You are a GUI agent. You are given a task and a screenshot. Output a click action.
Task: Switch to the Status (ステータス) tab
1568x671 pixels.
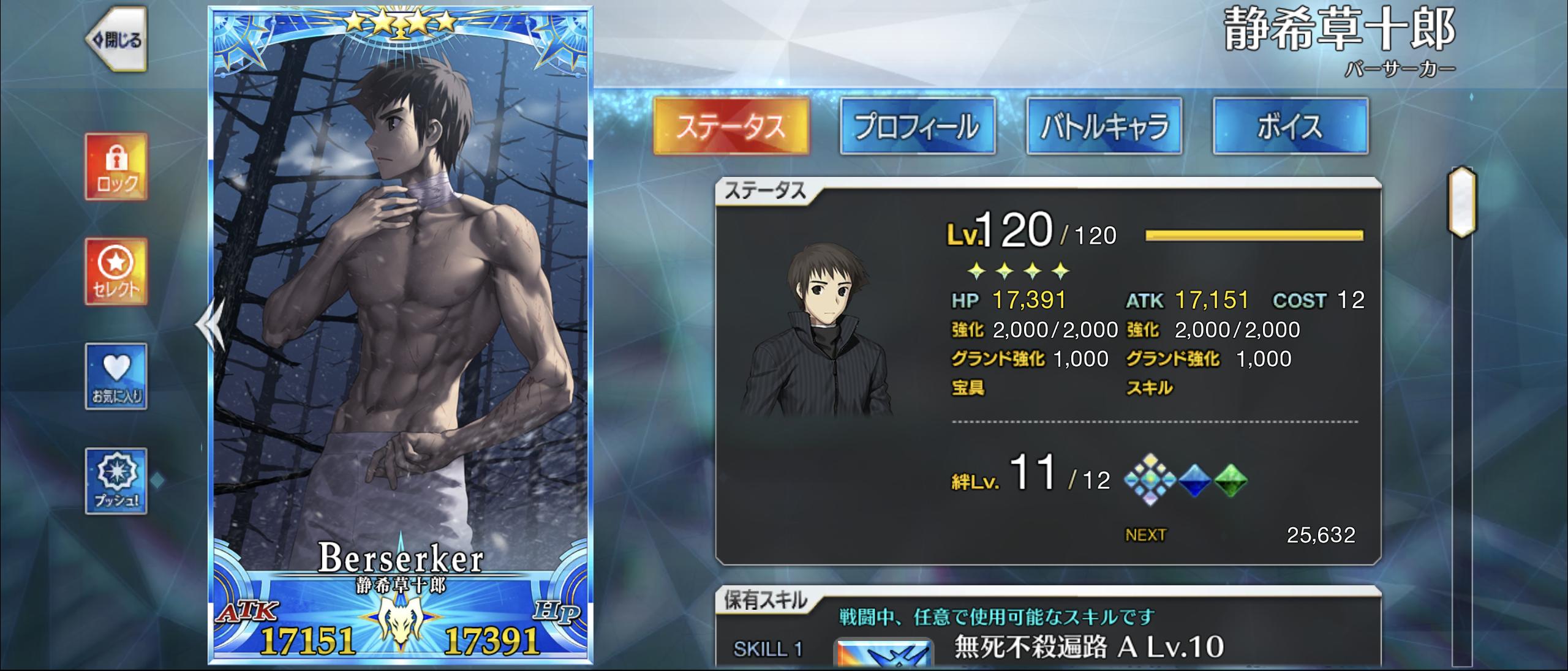[731, 126]
